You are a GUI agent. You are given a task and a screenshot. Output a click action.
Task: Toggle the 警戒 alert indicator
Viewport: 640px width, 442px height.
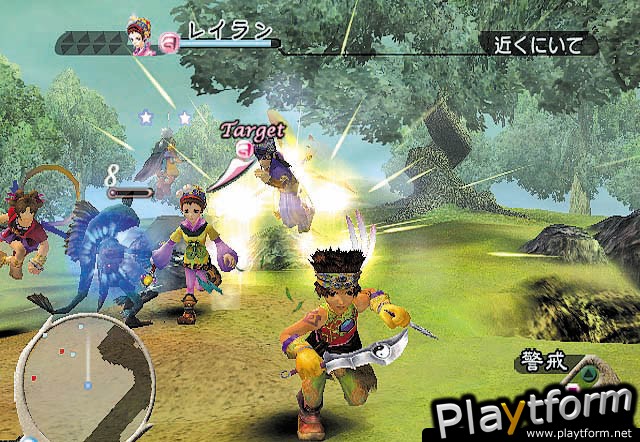pyautogui.click(x=544, y=362)
